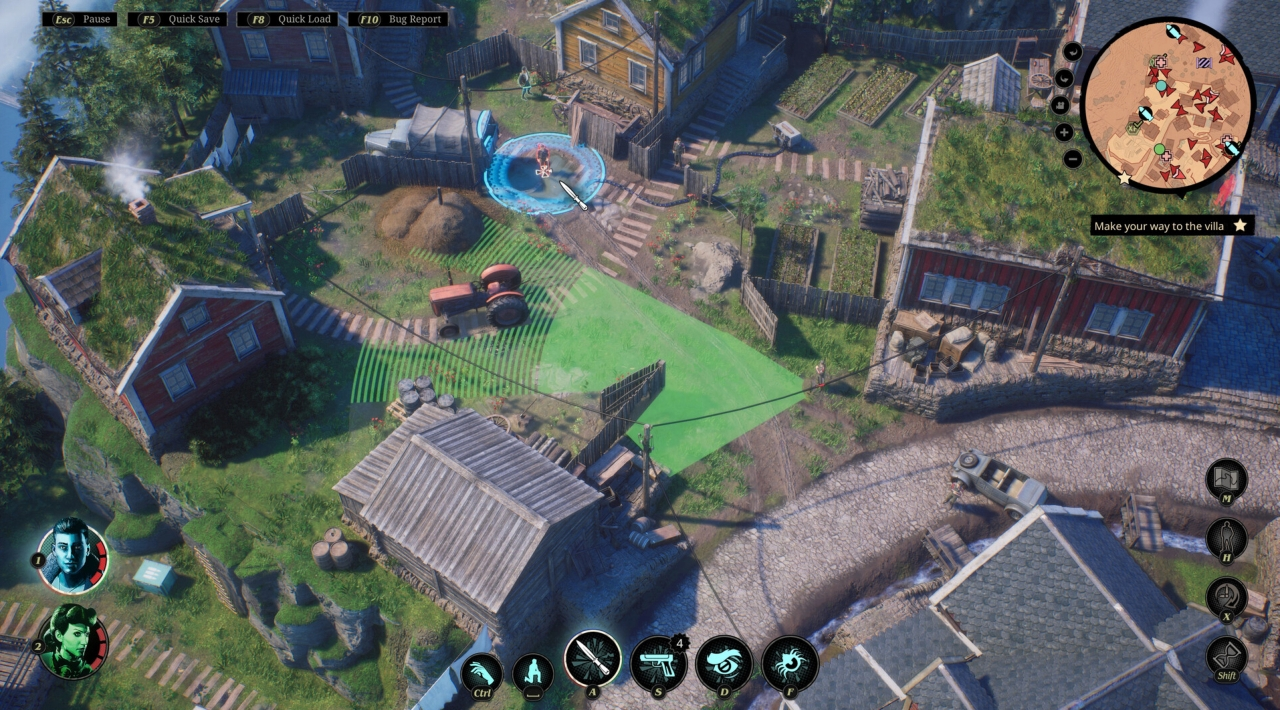The image size is (1280, 710).
Task: Zoom in with the minimap plus button
Action: (x=1064, y=132)
